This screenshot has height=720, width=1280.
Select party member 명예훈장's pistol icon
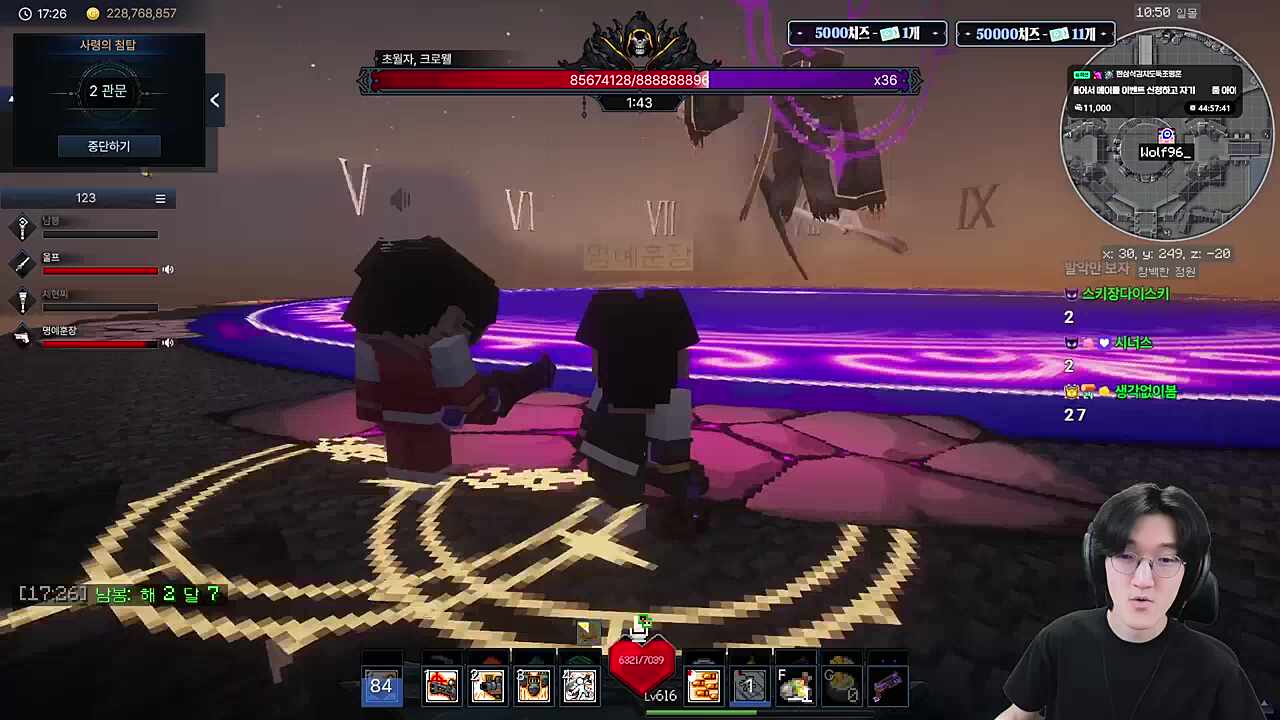tap(22, 337)
